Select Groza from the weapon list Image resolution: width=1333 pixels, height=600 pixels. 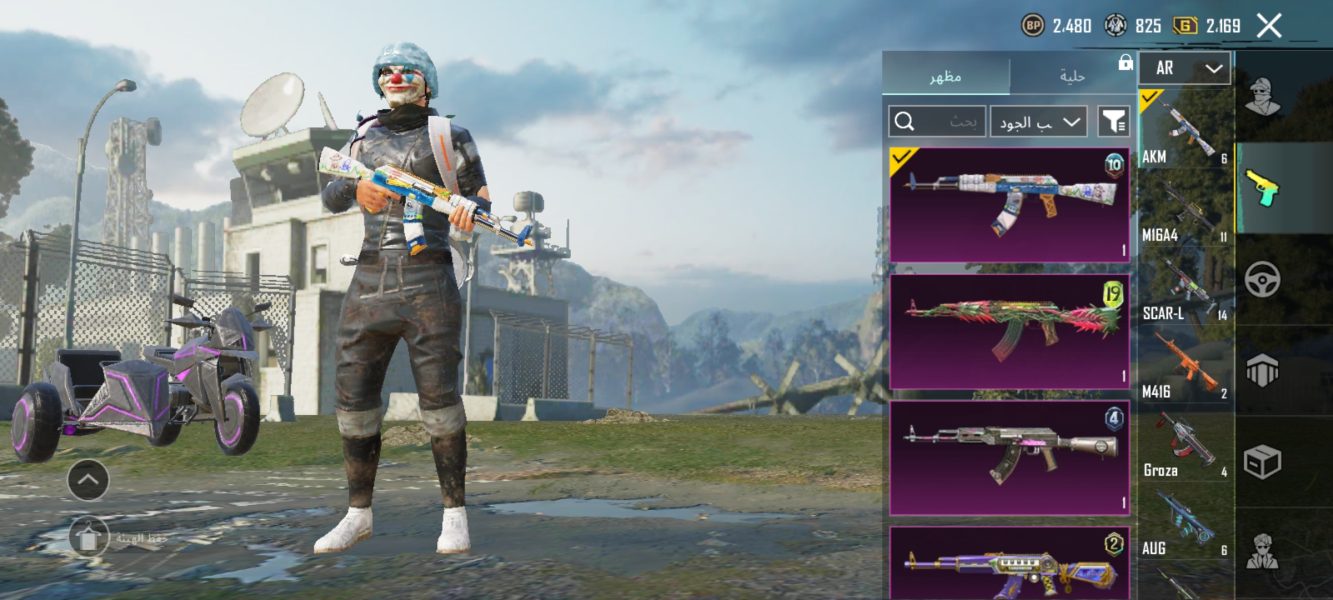pos(1185,444)
